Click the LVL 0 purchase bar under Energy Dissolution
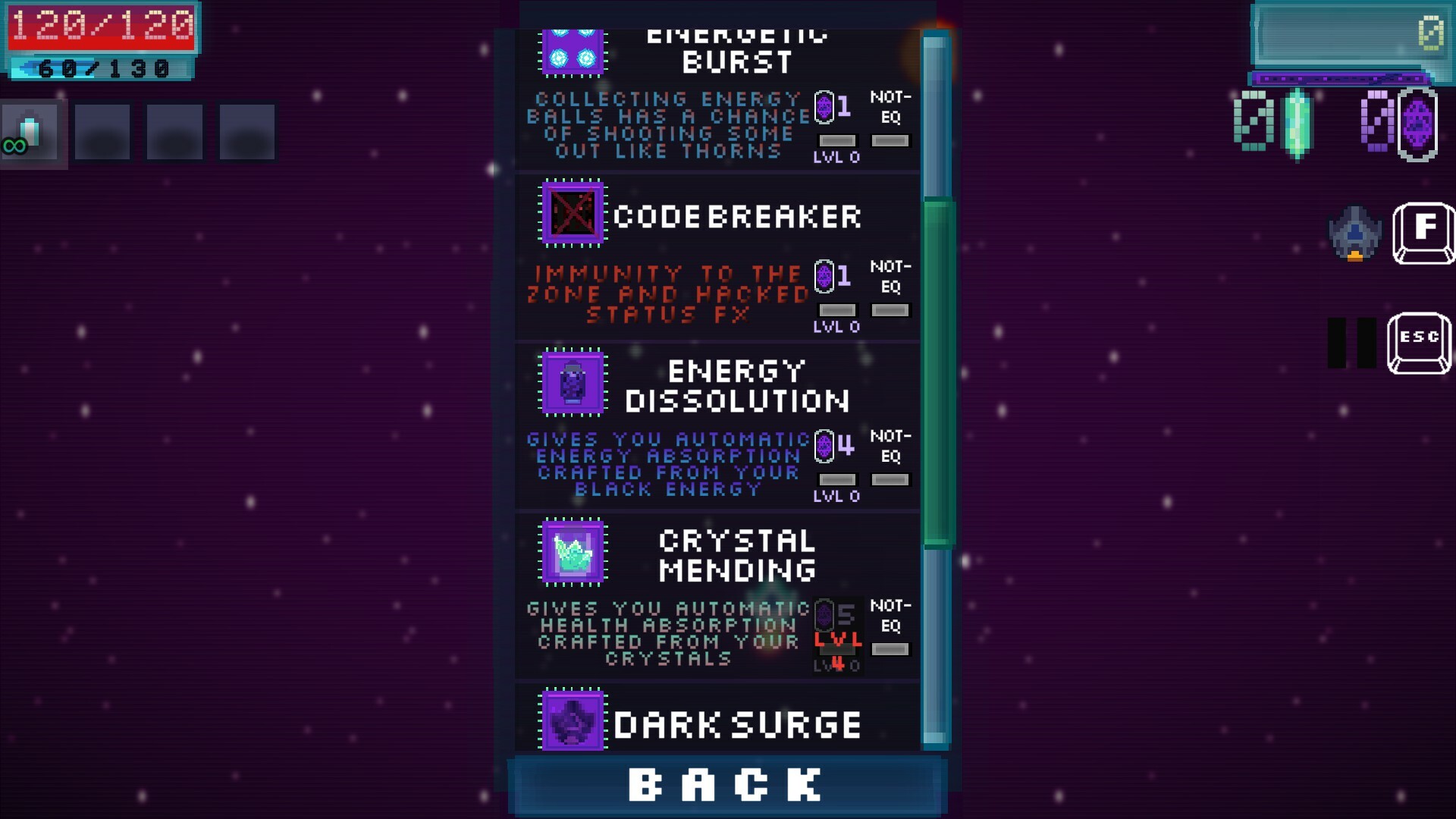 (837, 479)
